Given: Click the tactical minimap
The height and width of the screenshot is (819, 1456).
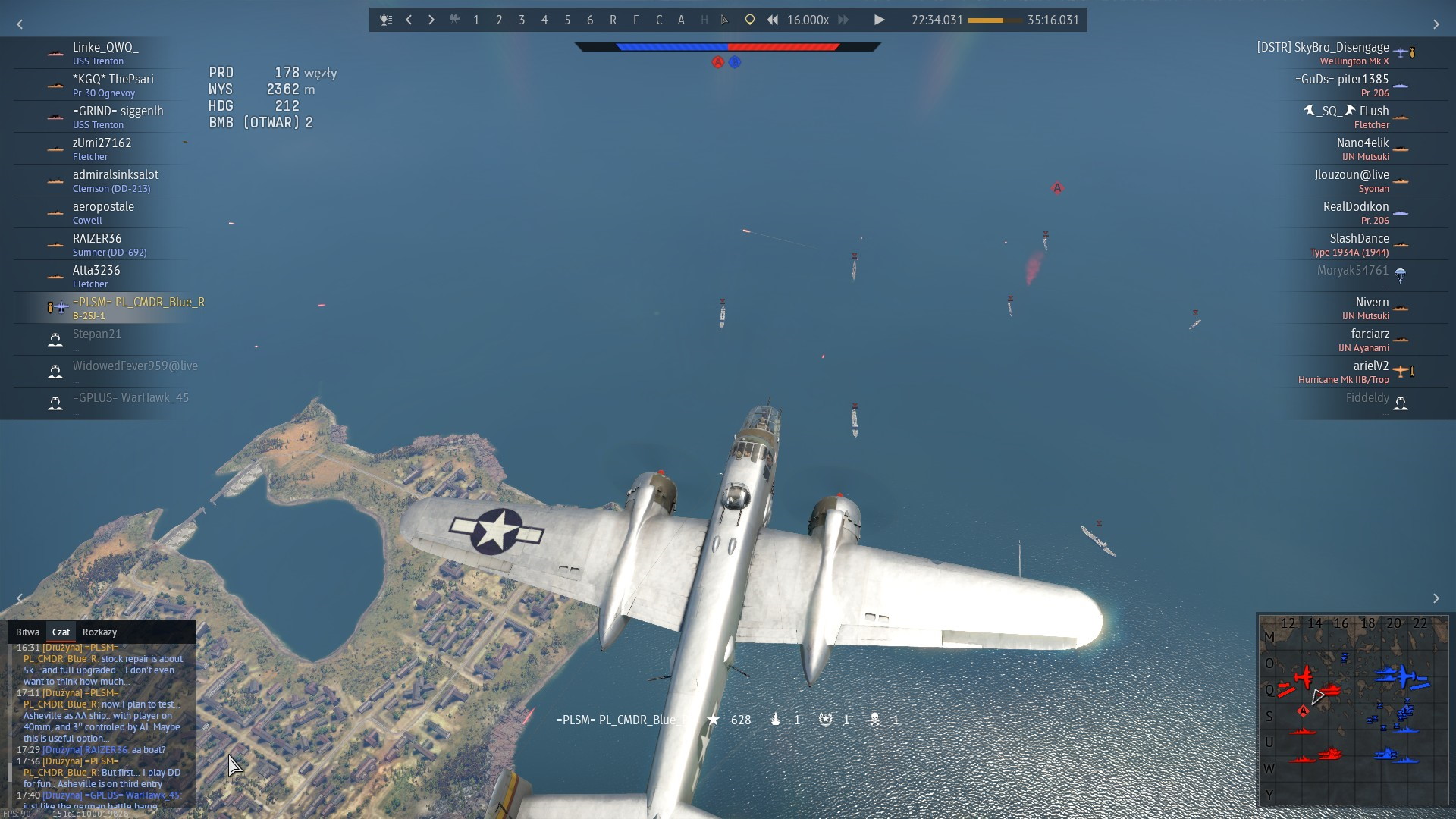Looking at the screenshot, I should click(x=1353, y=709).
